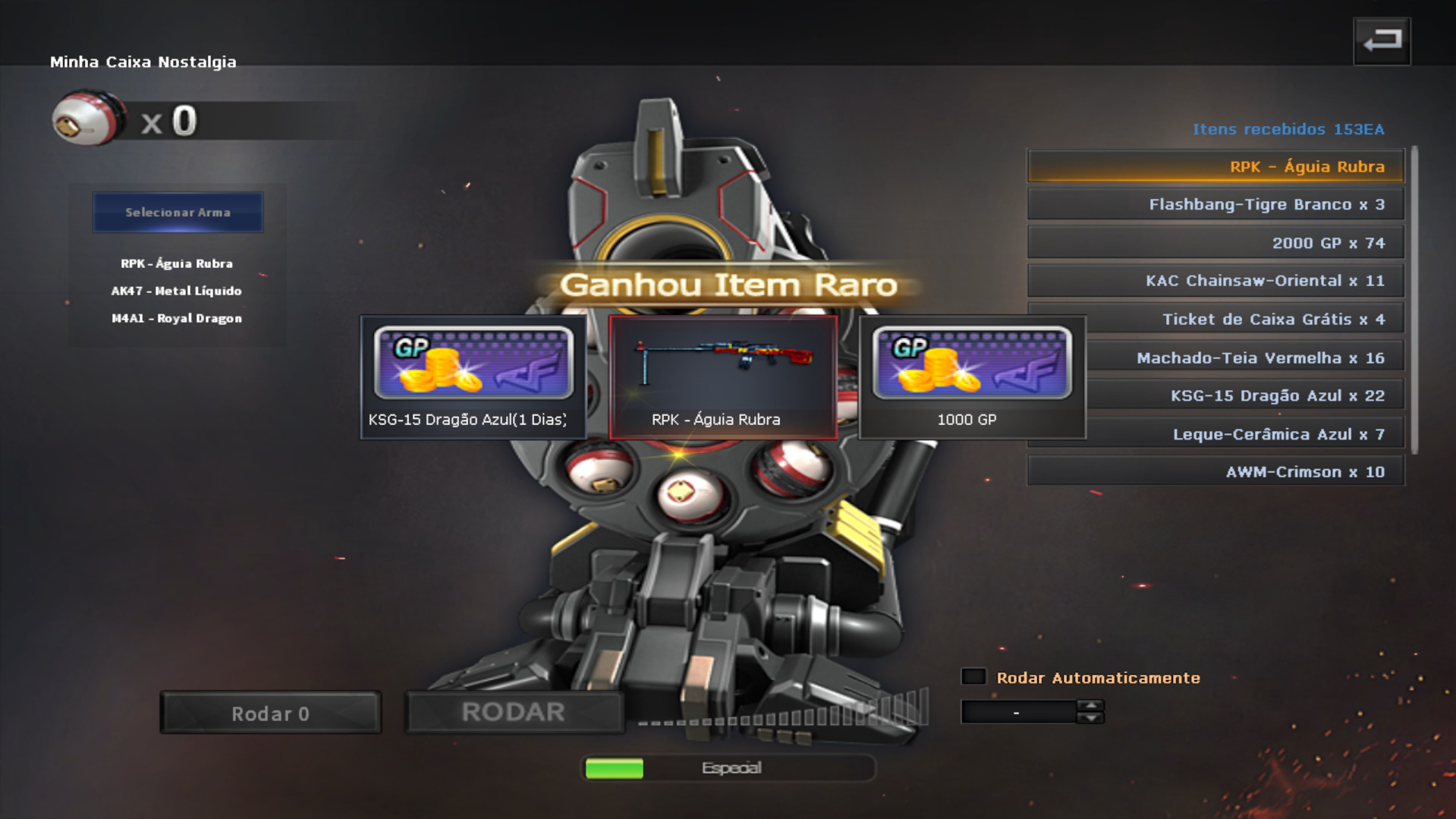Click the highlighted RPK - Águia Rubra received row
1456x819 pixels.
tap(1215, 167)
